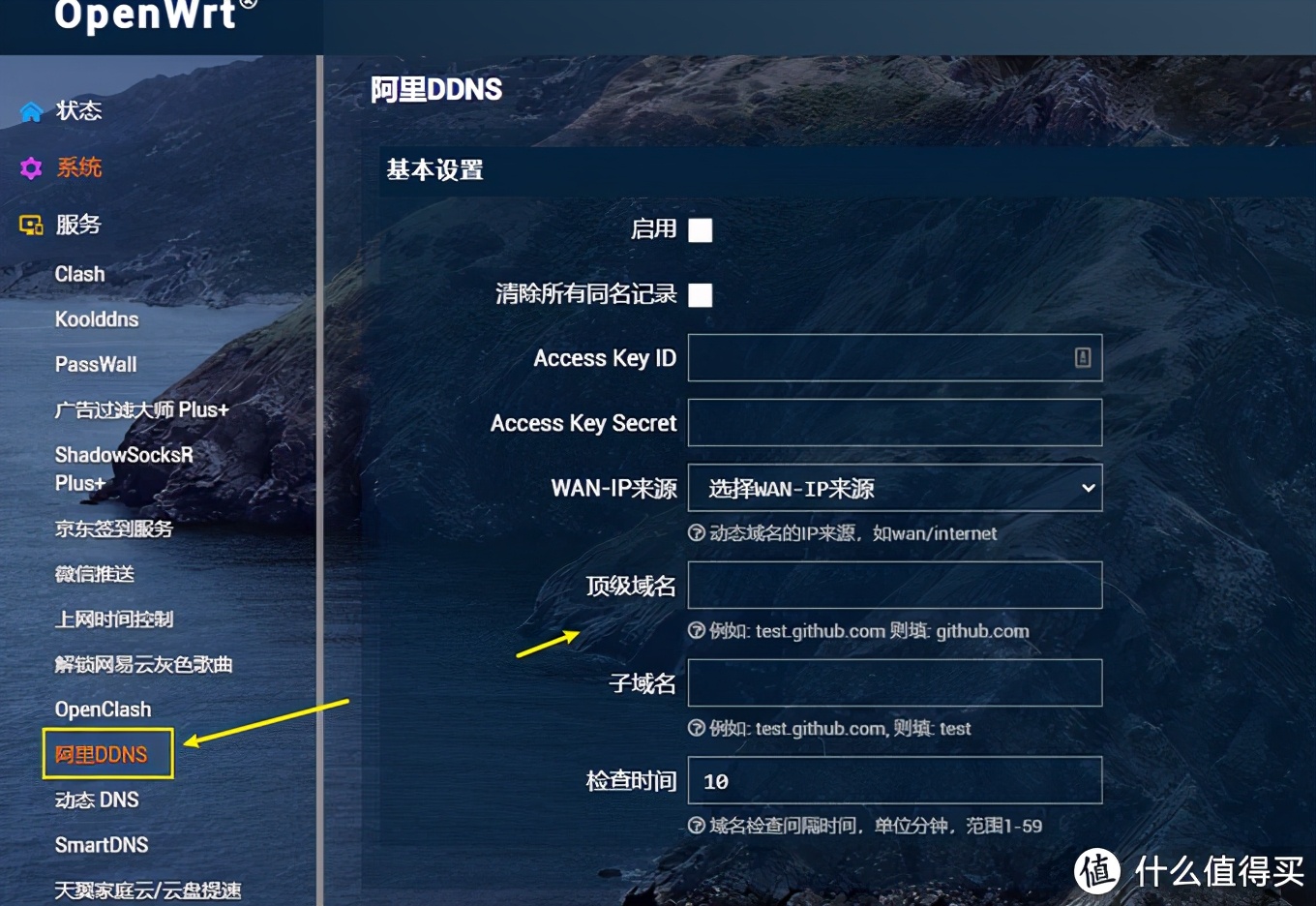Click the gear icon beside 系统
This screenshot has height=906, width=1316.
pyautogui.click(x=30, y=167)
